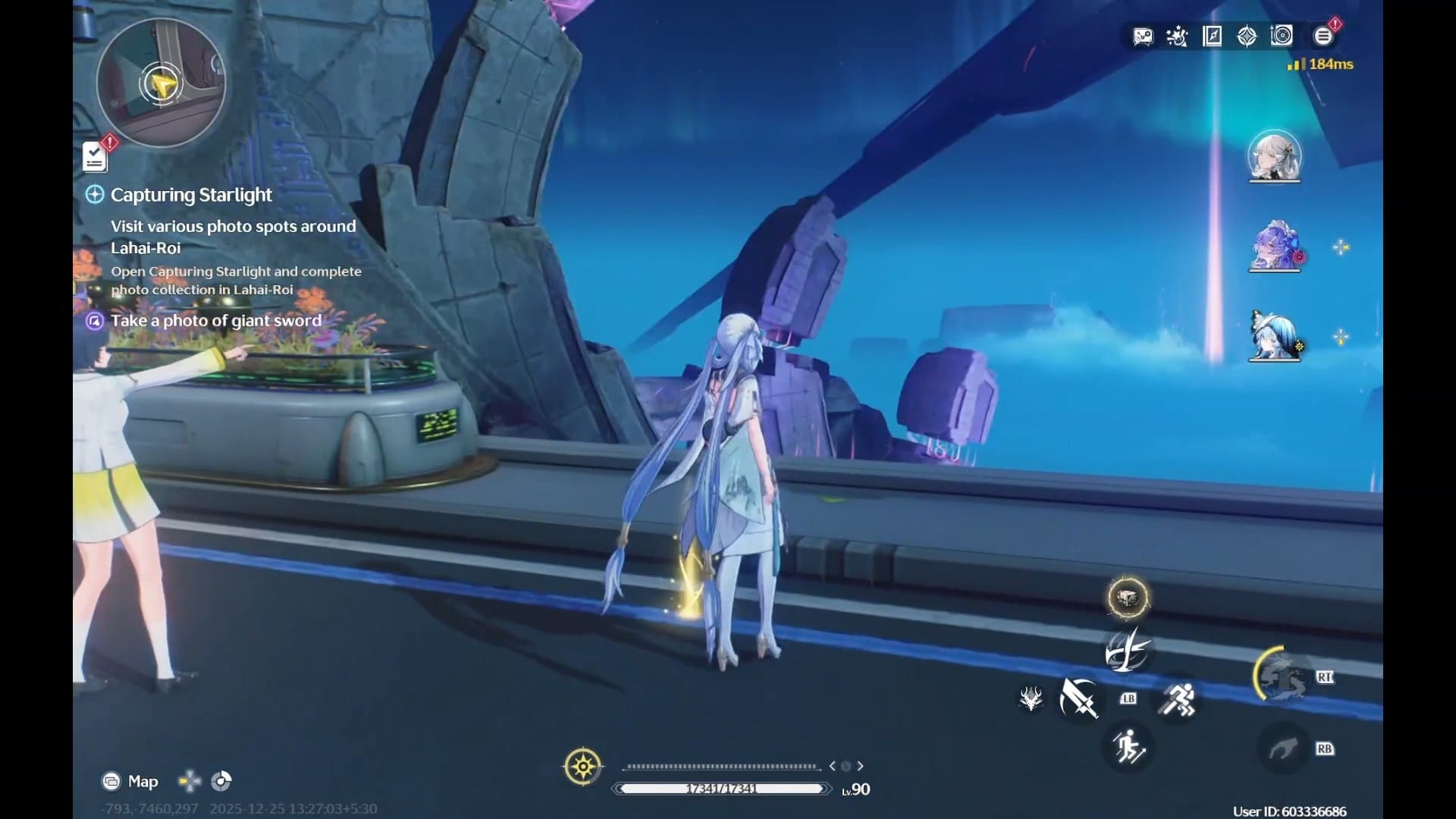Open the chat and social icon
1456x819 pixels.
click(1143, 36)
